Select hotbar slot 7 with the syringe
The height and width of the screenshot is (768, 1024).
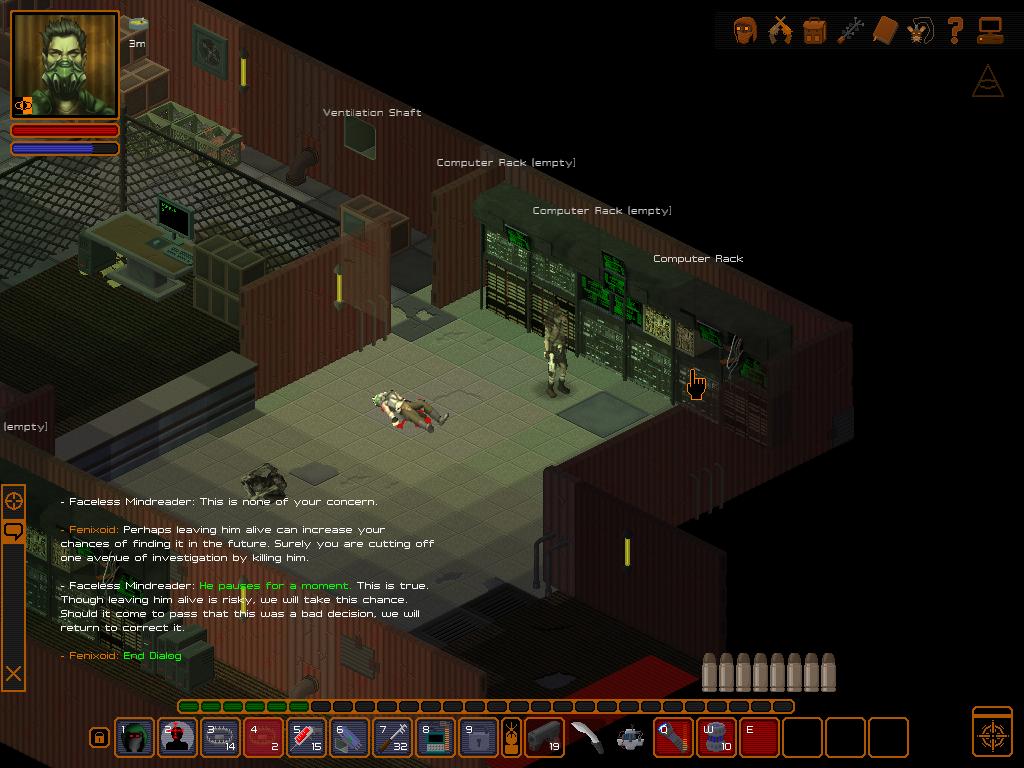tap(393, 738)
